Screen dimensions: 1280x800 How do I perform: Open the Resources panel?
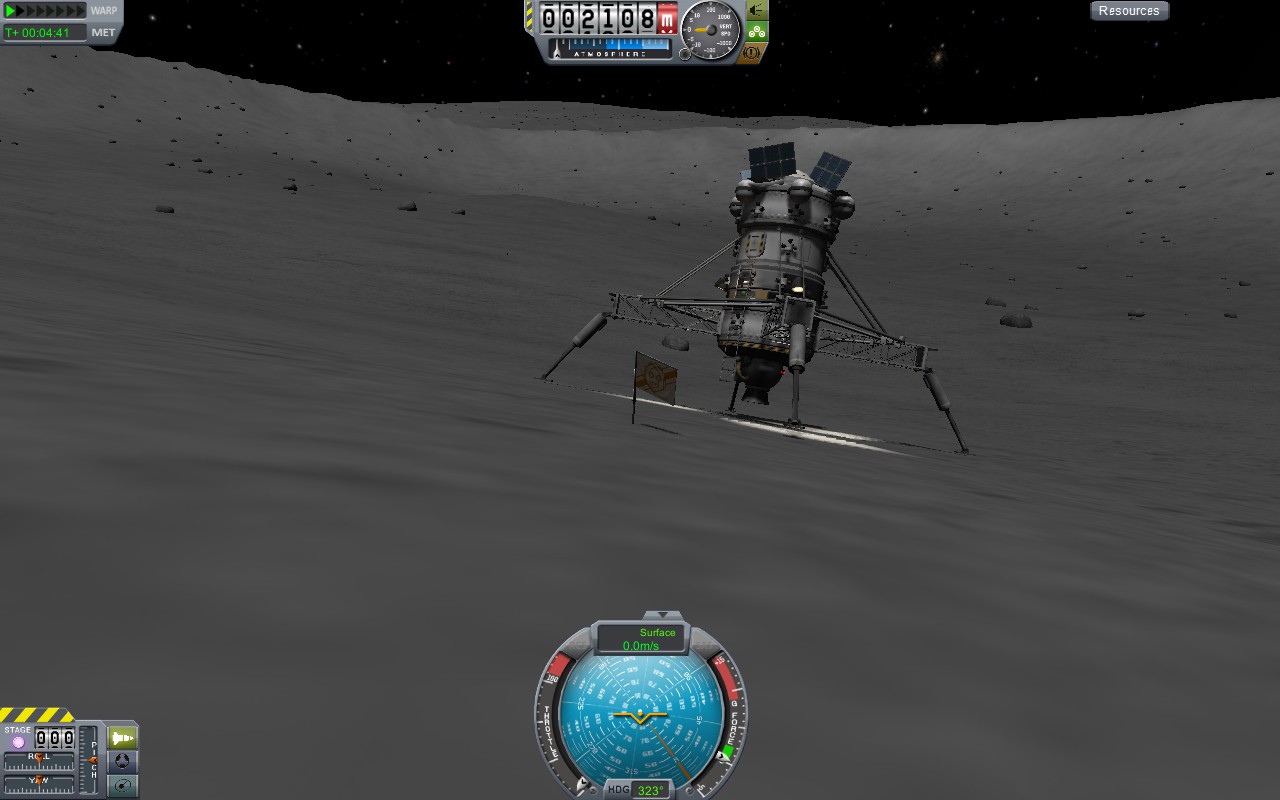tap(1129, 10)
